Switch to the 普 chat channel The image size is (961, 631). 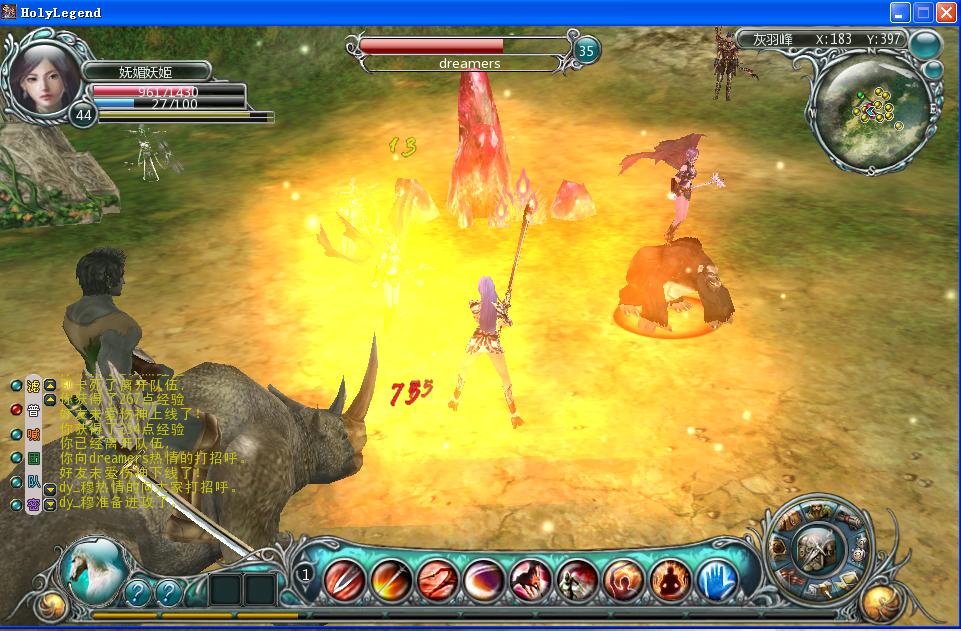coord(33,410)
